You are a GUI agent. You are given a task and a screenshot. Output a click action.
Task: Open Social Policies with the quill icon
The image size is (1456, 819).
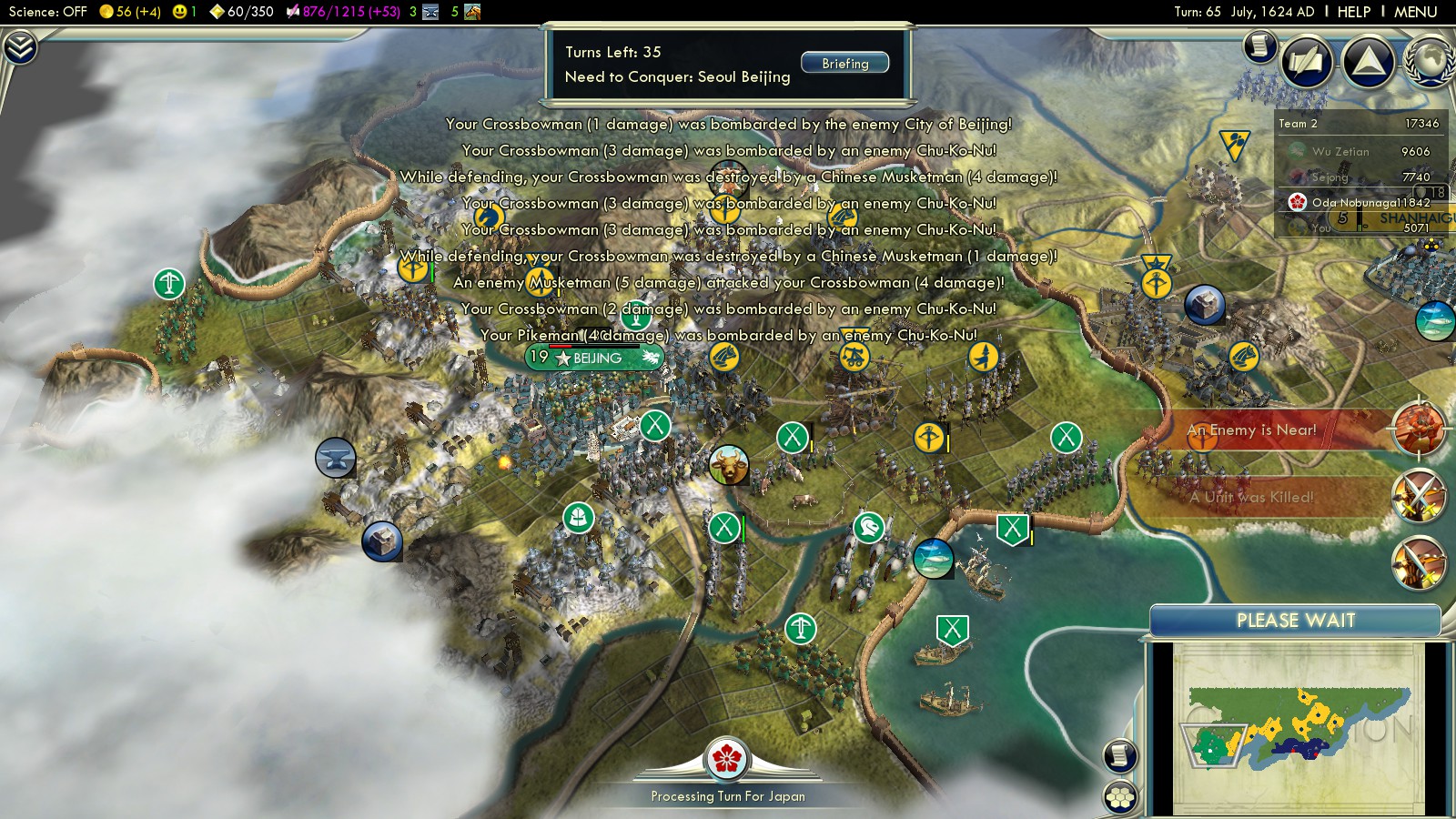[x=1307, y=62]
